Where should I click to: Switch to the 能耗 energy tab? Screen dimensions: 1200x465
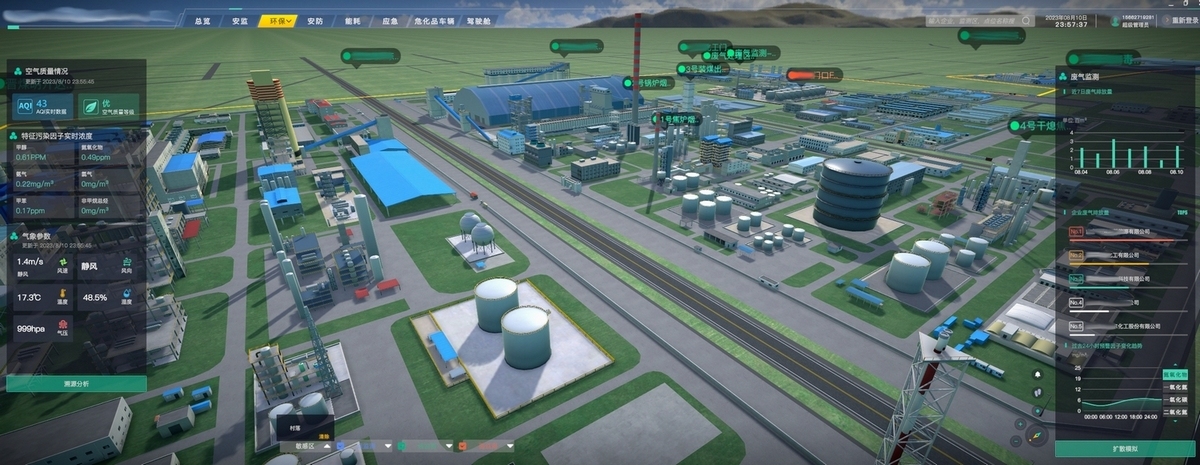coord(351,21)
